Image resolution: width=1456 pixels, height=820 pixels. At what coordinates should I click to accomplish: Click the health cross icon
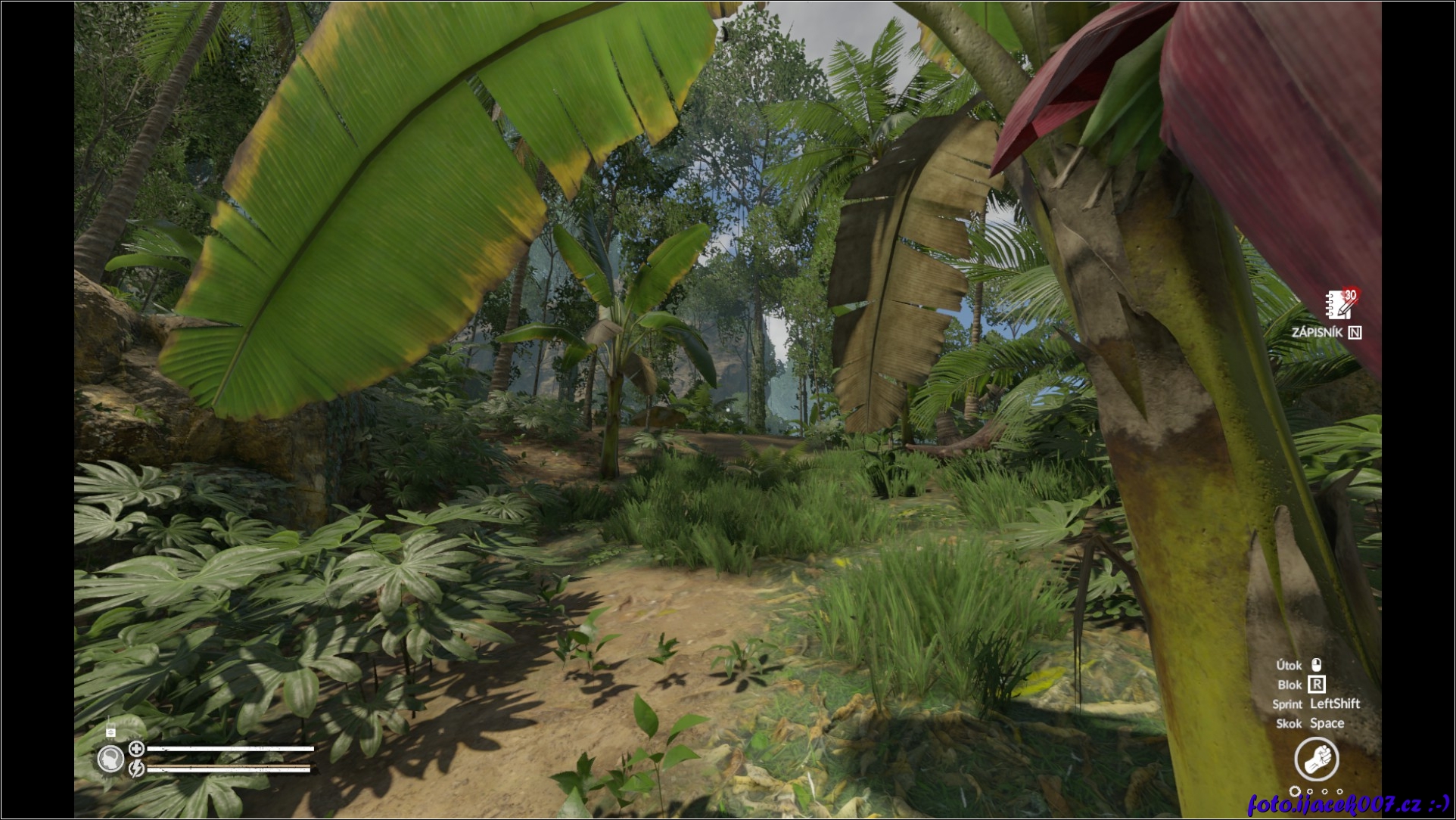[x=136, y=749]
